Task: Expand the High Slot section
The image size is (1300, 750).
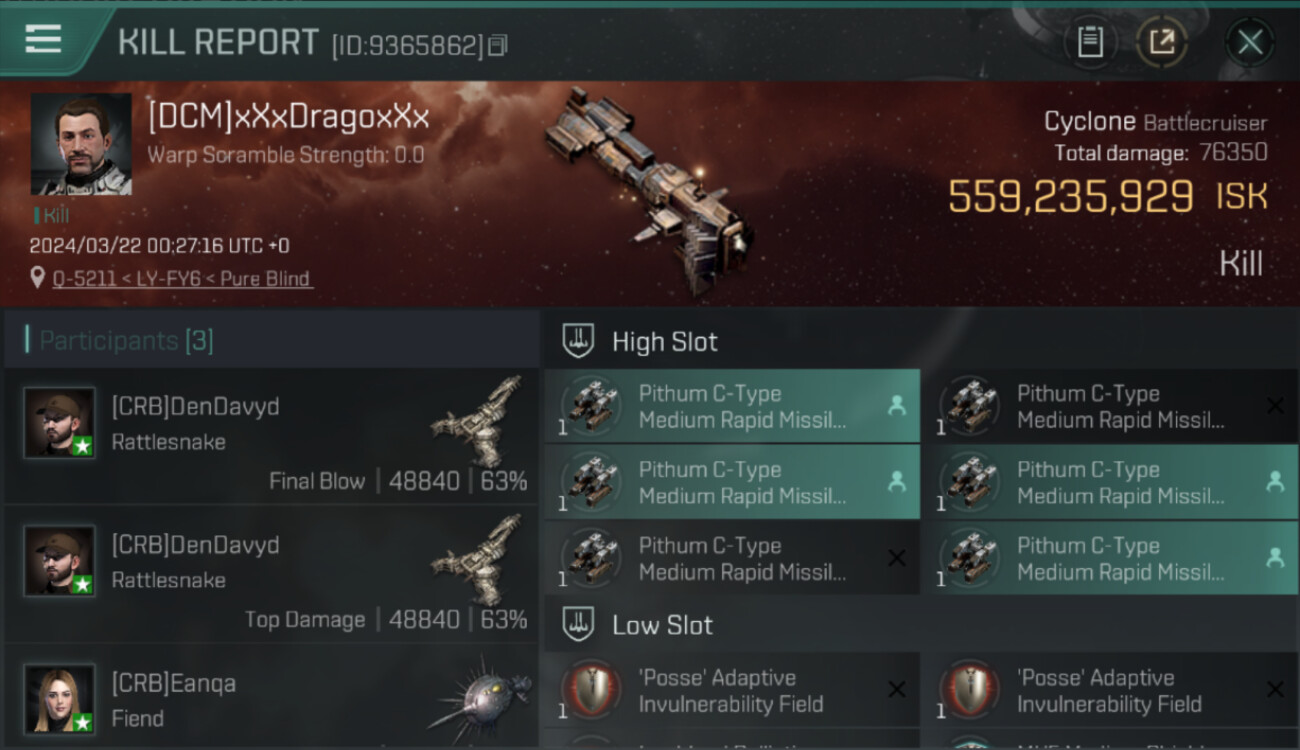Action: click(x=664, y=342)
